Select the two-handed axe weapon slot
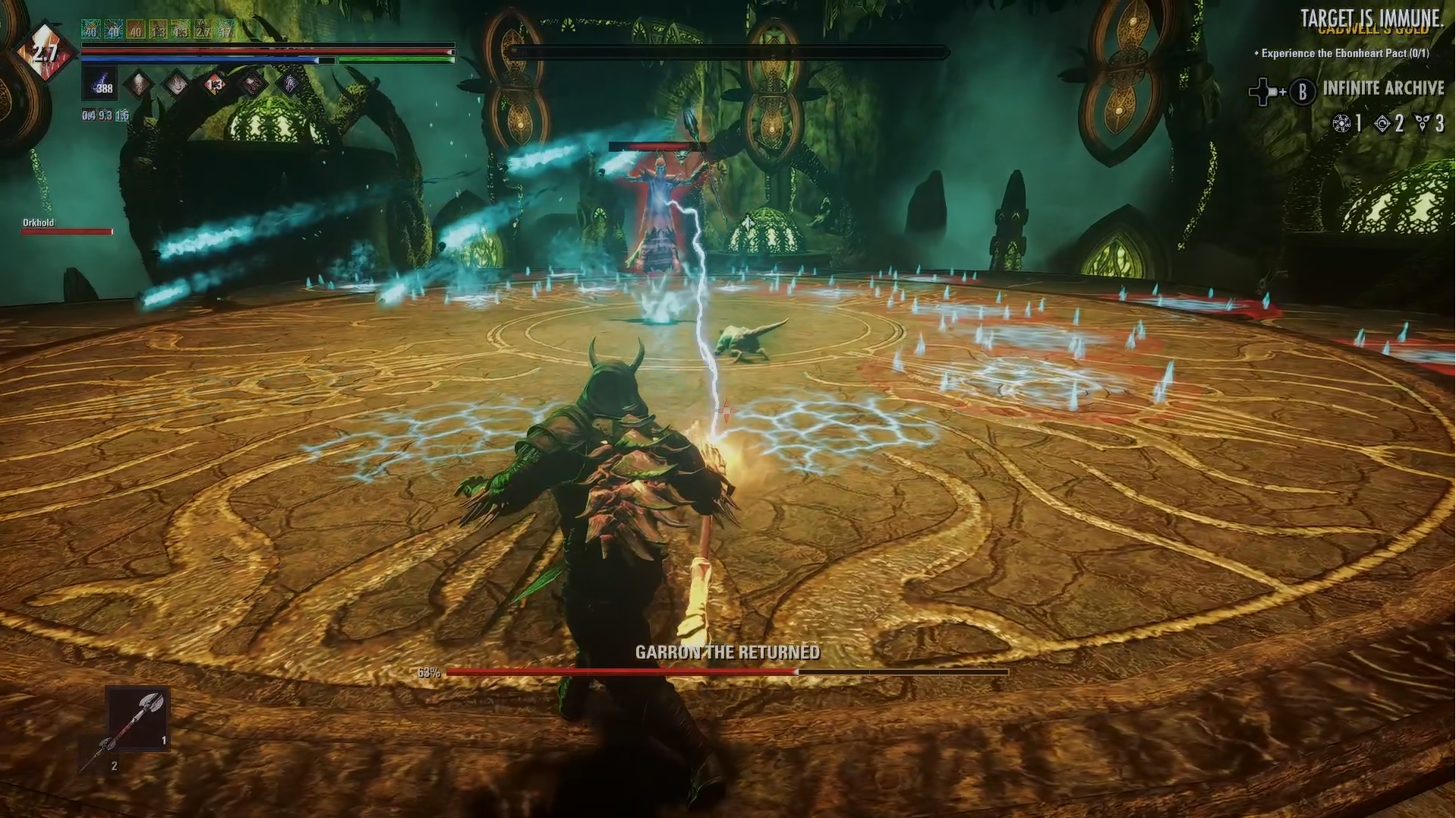This screenshot has width=1456, height=818. point(137,719)
